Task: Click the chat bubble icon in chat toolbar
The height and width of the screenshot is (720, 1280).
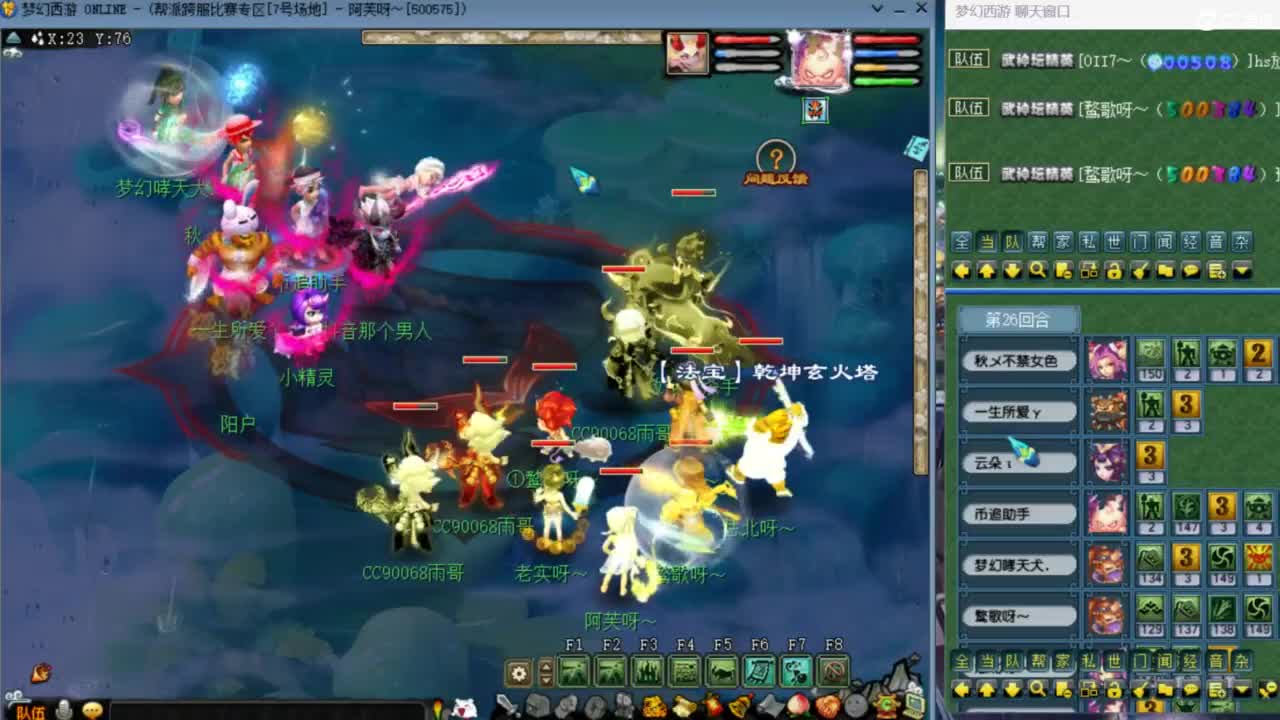Action: [1192, 270]
